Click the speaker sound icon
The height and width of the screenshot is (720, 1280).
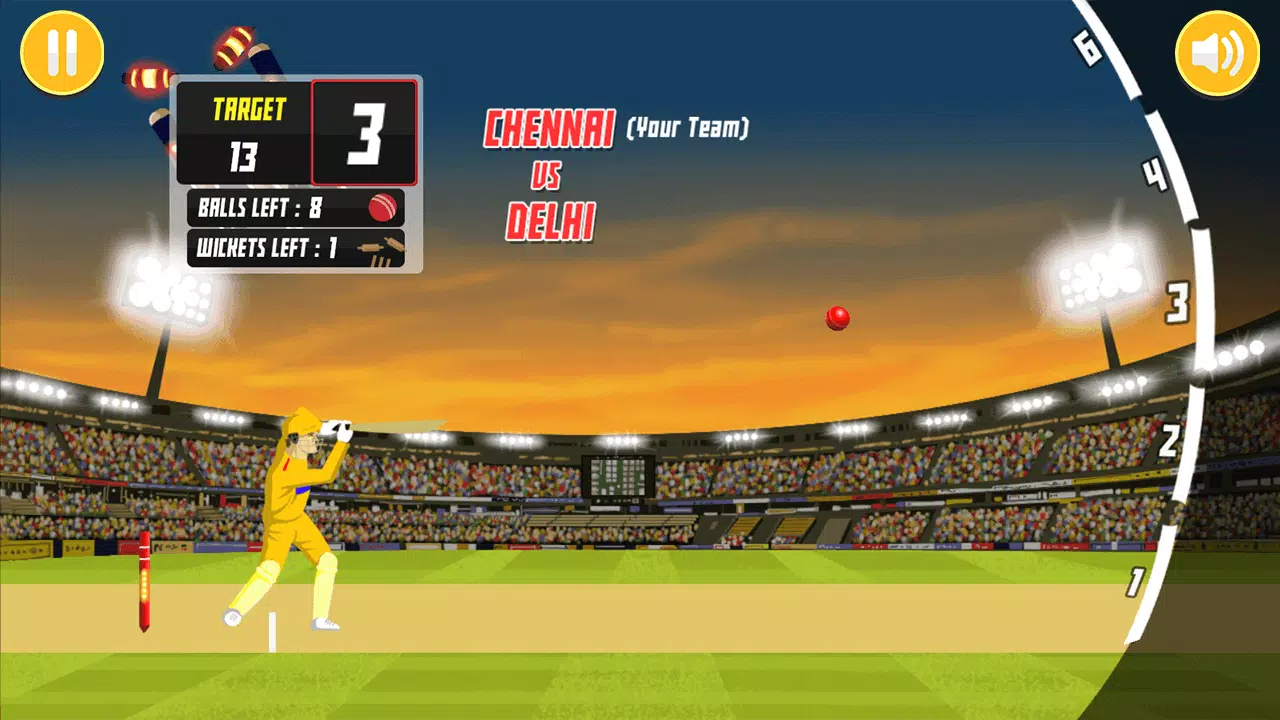(x=1216, y=51)
